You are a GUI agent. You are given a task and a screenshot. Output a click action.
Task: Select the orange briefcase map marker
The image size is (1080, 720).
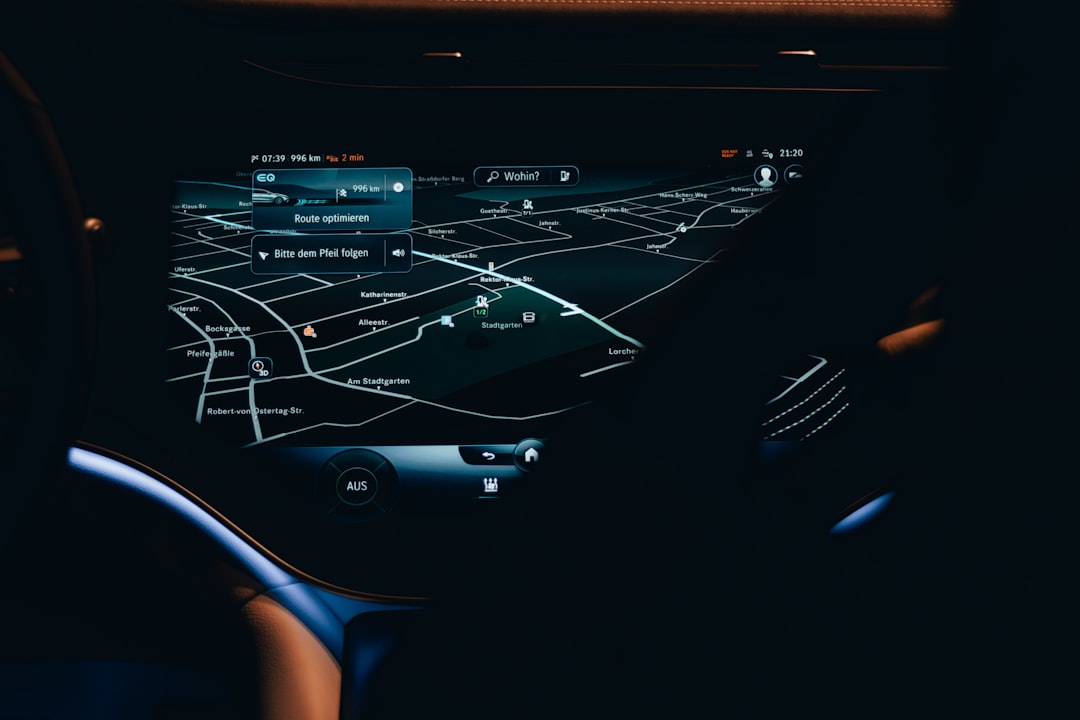click(309, 331)
